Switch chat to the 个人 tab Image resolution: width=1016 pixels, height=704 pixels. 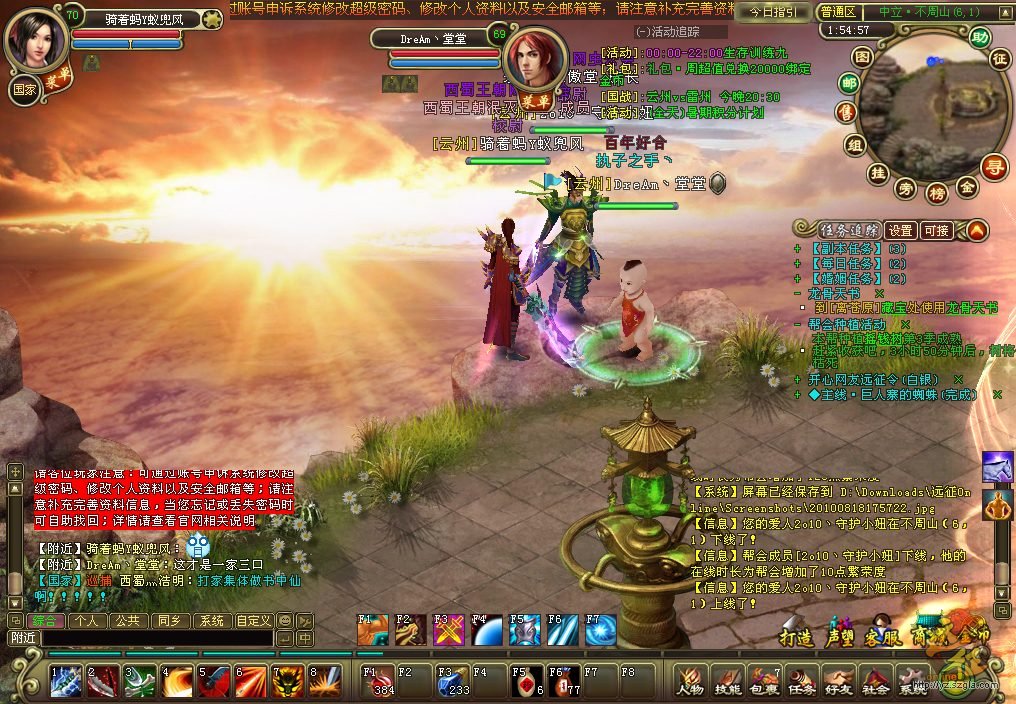pyautogui.click(x=87, y=621)
